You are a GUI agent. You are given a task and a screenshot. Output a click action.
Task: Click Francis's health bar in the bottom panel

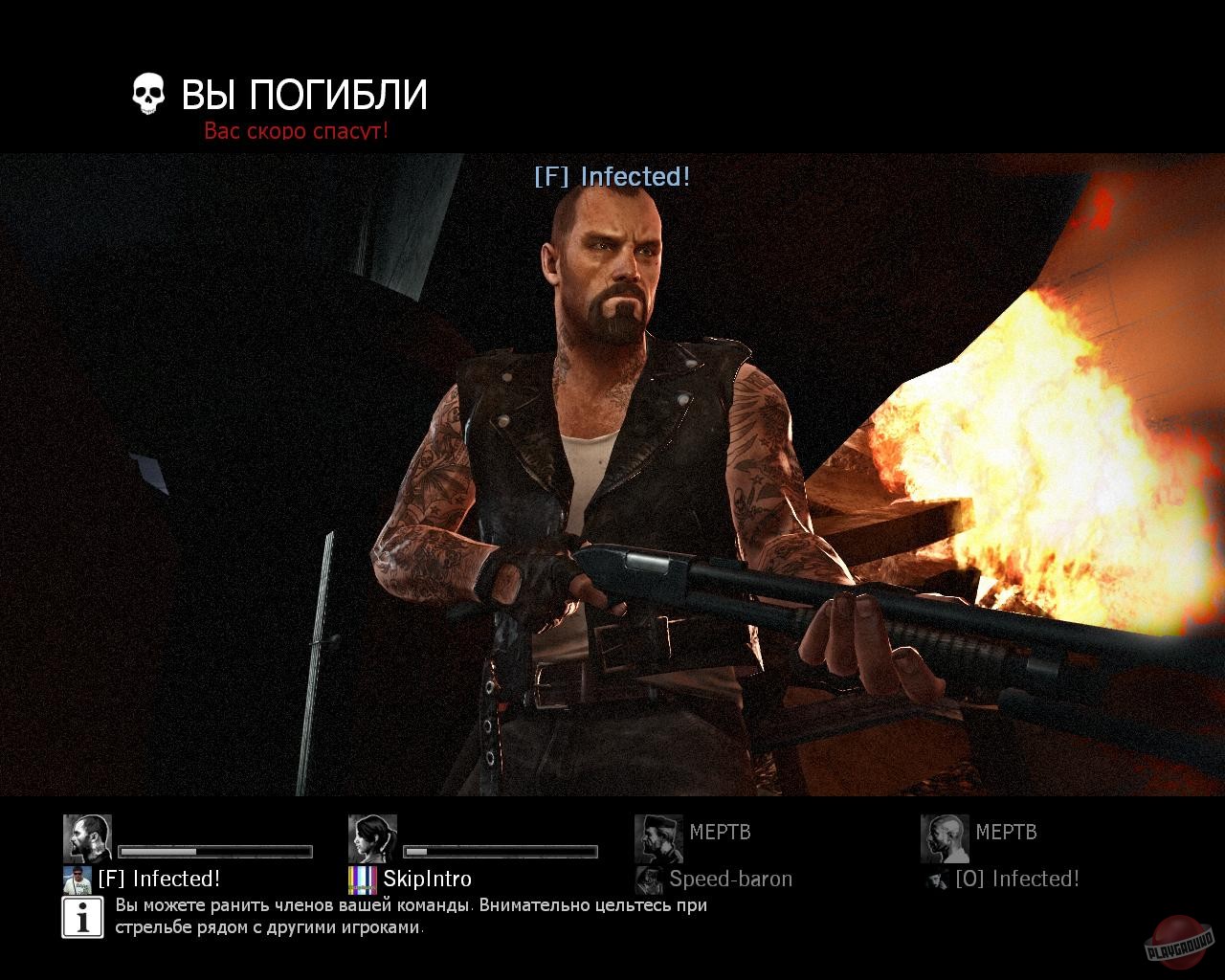click(x=215, y=850)
